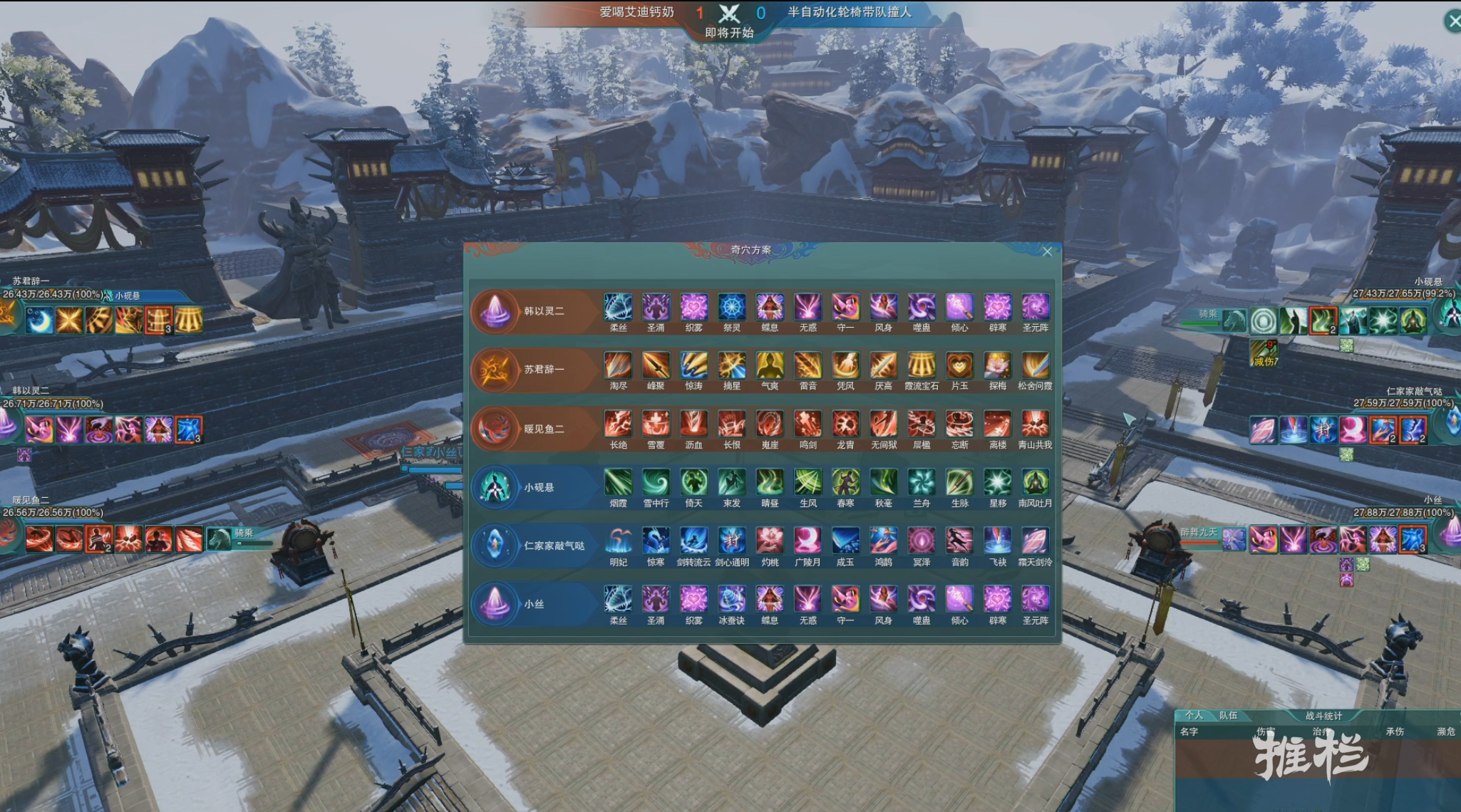Select the 祭灵 spider-web talent icon
The width and height of the screenshot is (1461, 812).
coord(732,308)
